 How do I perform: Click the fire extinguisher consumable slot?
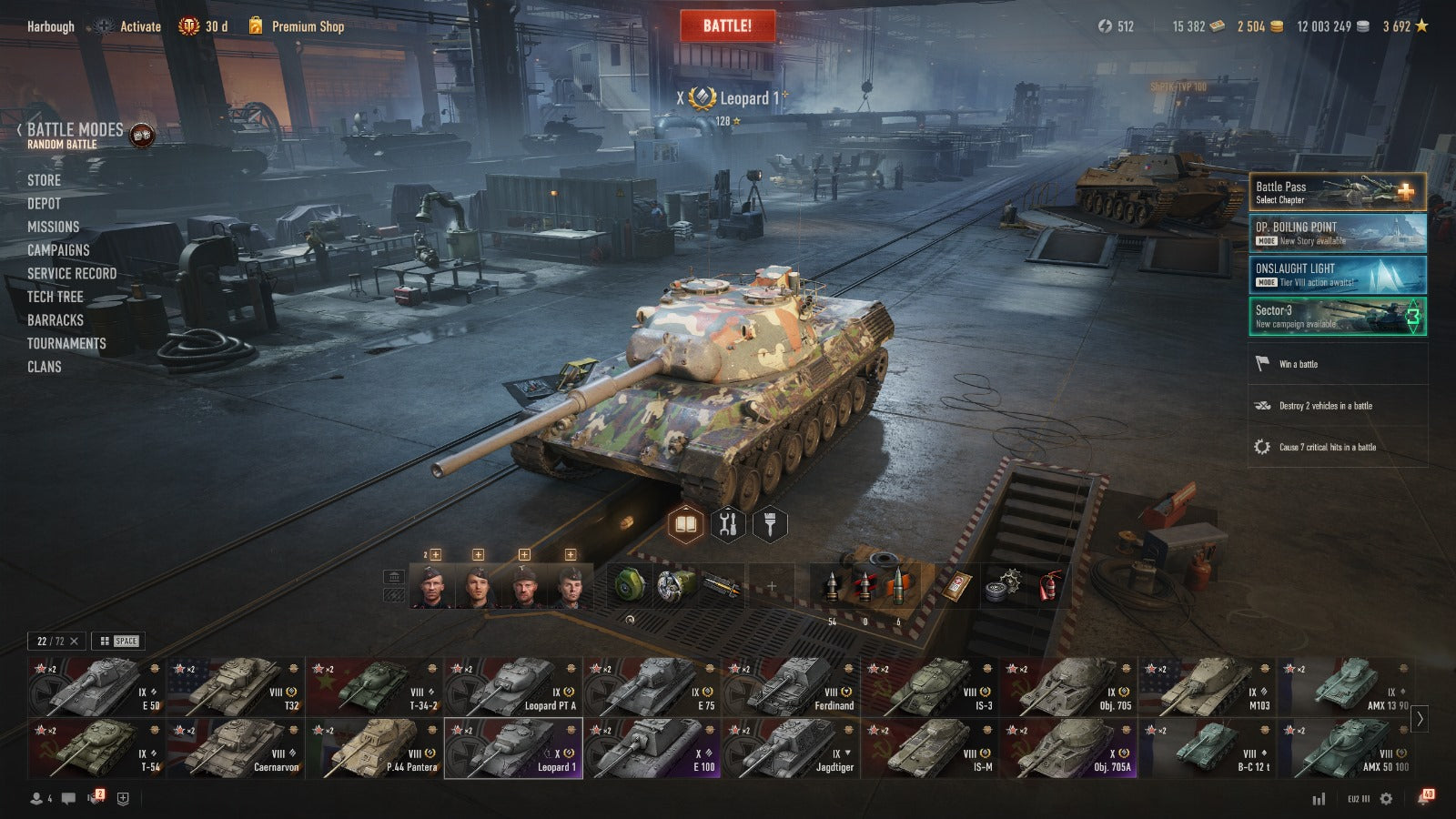(1049, 587)
